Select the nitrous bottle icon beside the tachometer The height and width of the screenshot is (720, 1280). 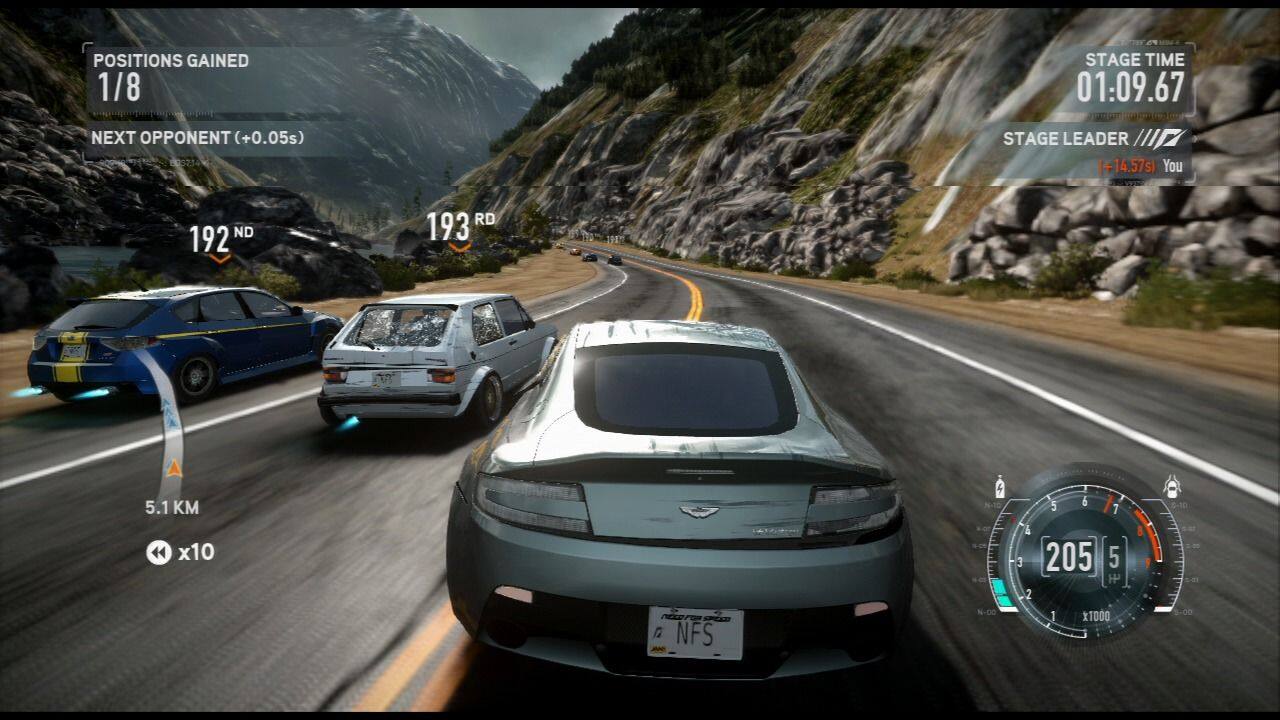coord(998,486)
